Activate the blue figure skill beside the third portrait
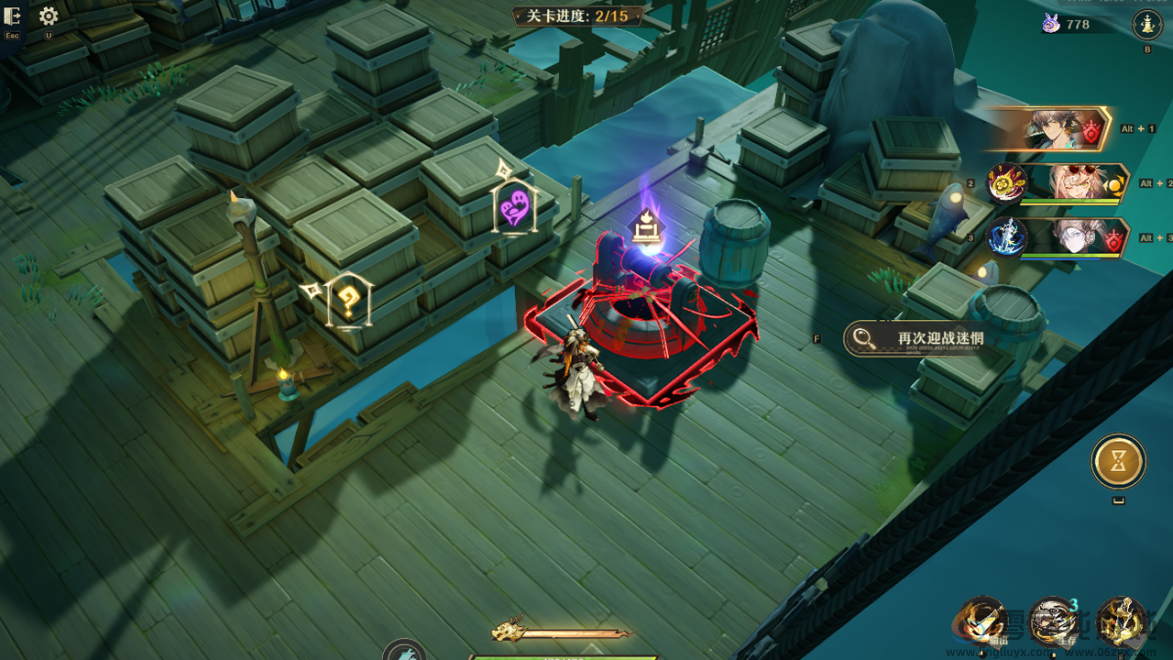Image resolution: width=1173 pixels, height=660 pixels. [1007, 238]
